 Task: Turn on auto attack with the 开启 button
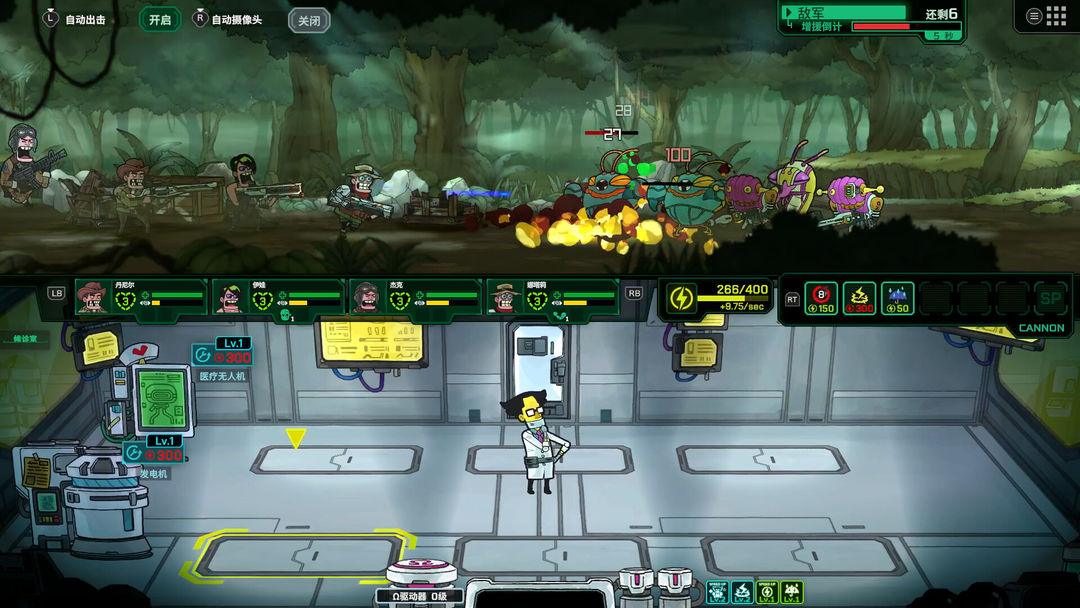coord(160,19)
